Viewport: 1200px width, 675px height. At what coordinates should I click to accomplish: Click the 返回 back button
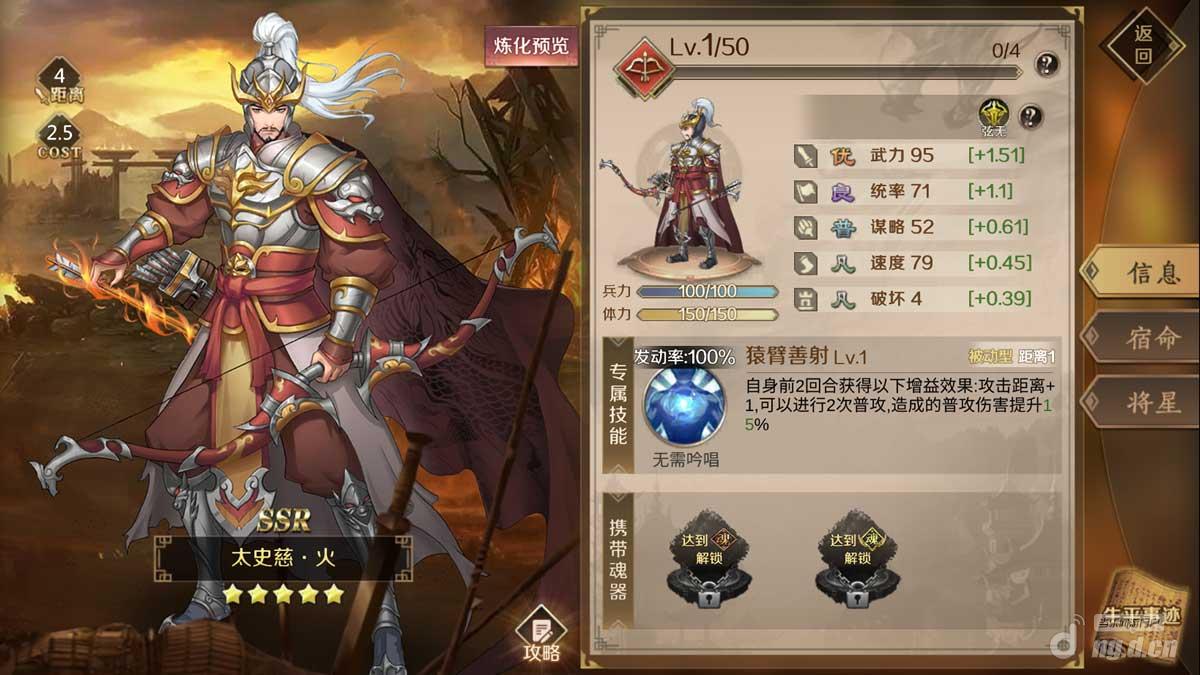coord(1144,45)
